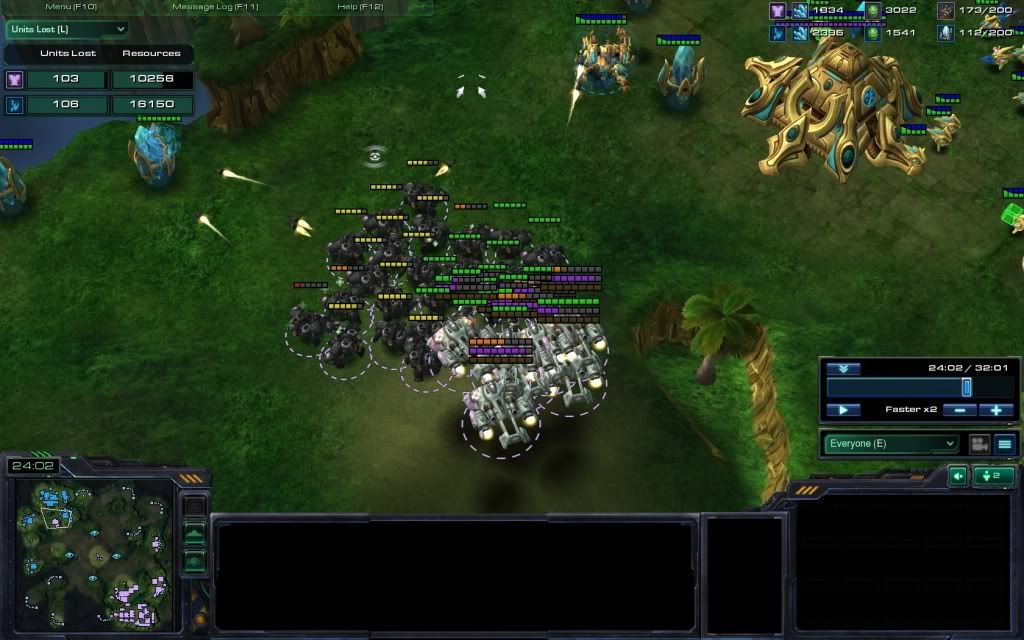The image size is (1024, 640).
Task: Open the Everyone (E) vision dropdown
Action: coord(890,443)
